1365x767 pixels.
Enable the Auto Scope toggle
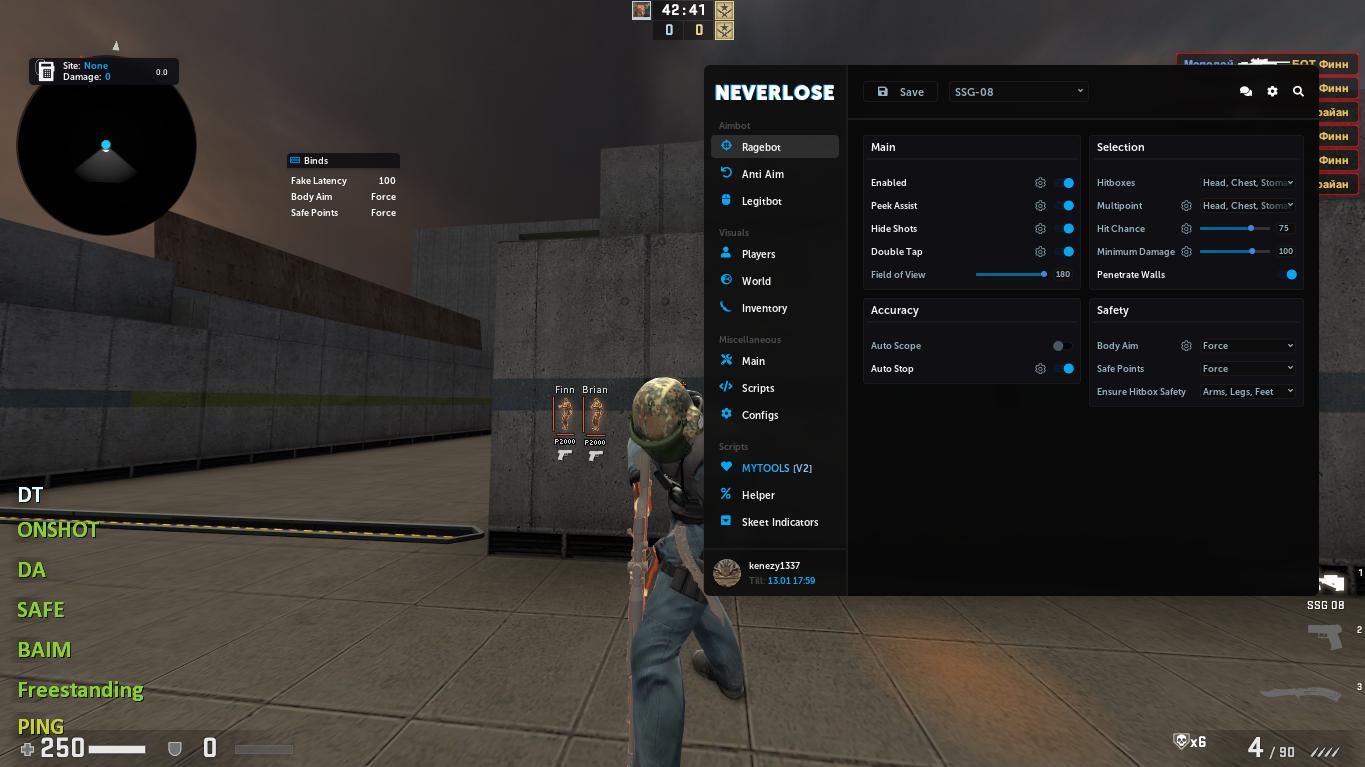1060,345
